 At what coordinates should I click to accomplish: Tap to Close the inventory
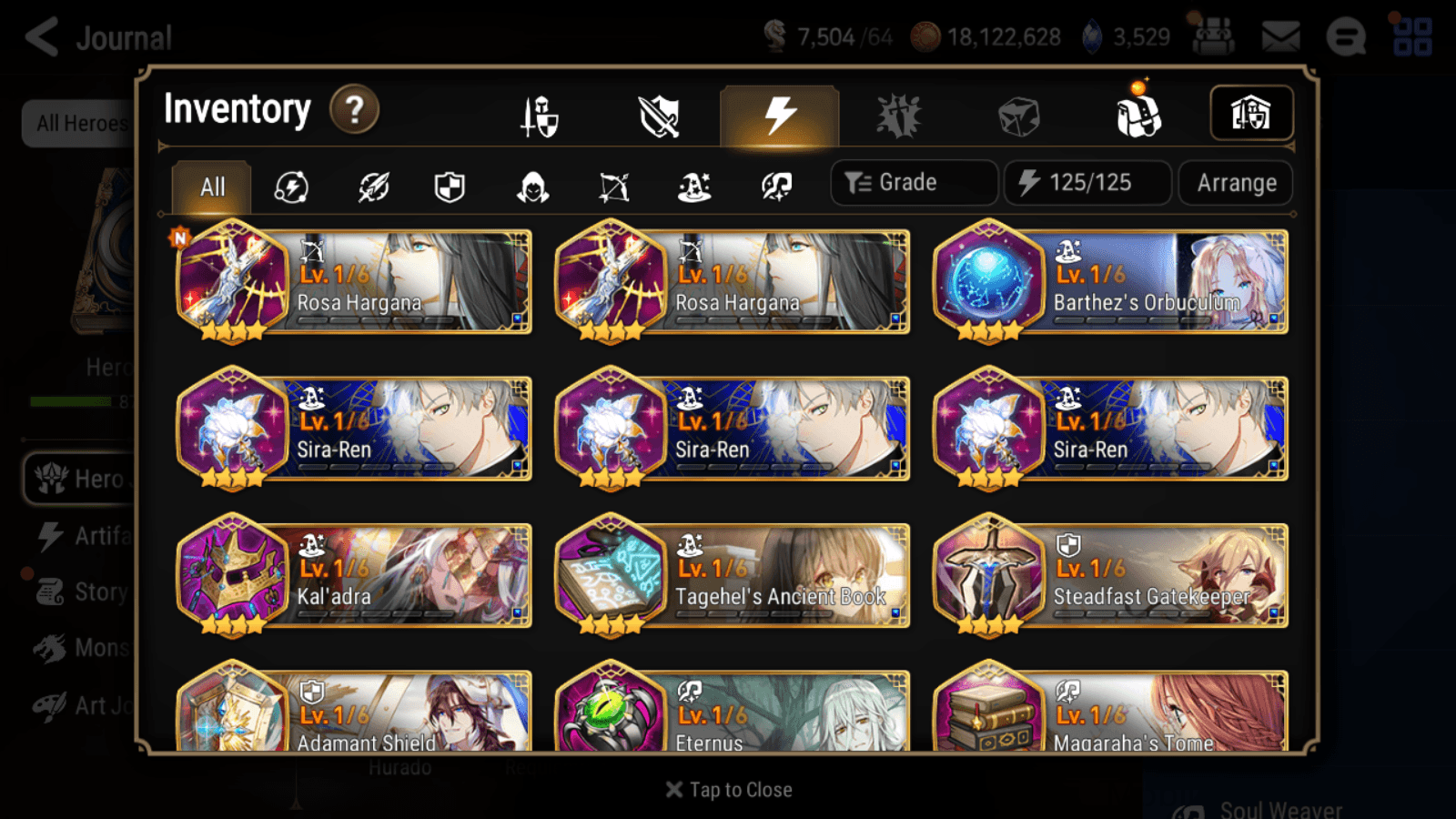click(x=728, y=789)
